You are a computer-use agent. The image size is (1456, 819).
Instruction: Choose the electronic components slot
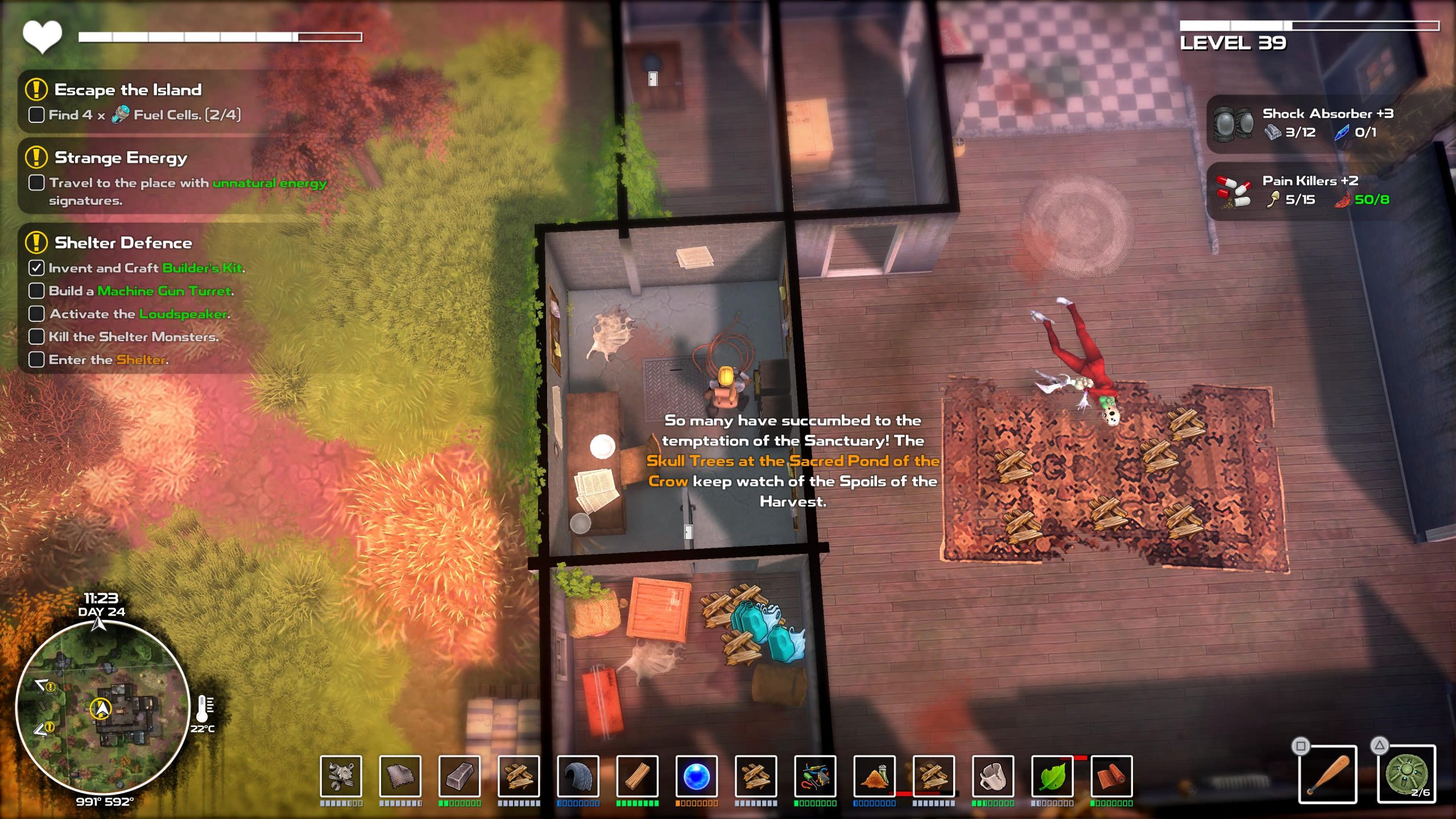pos(815,776)
